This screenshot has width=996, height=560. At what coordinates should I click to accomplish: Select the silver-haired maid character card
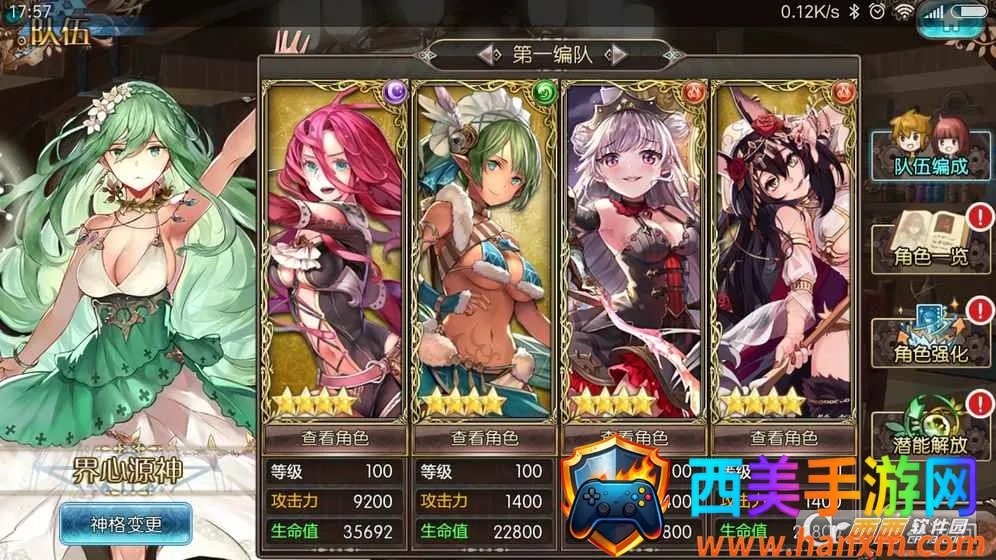click(x=634, y=250)
